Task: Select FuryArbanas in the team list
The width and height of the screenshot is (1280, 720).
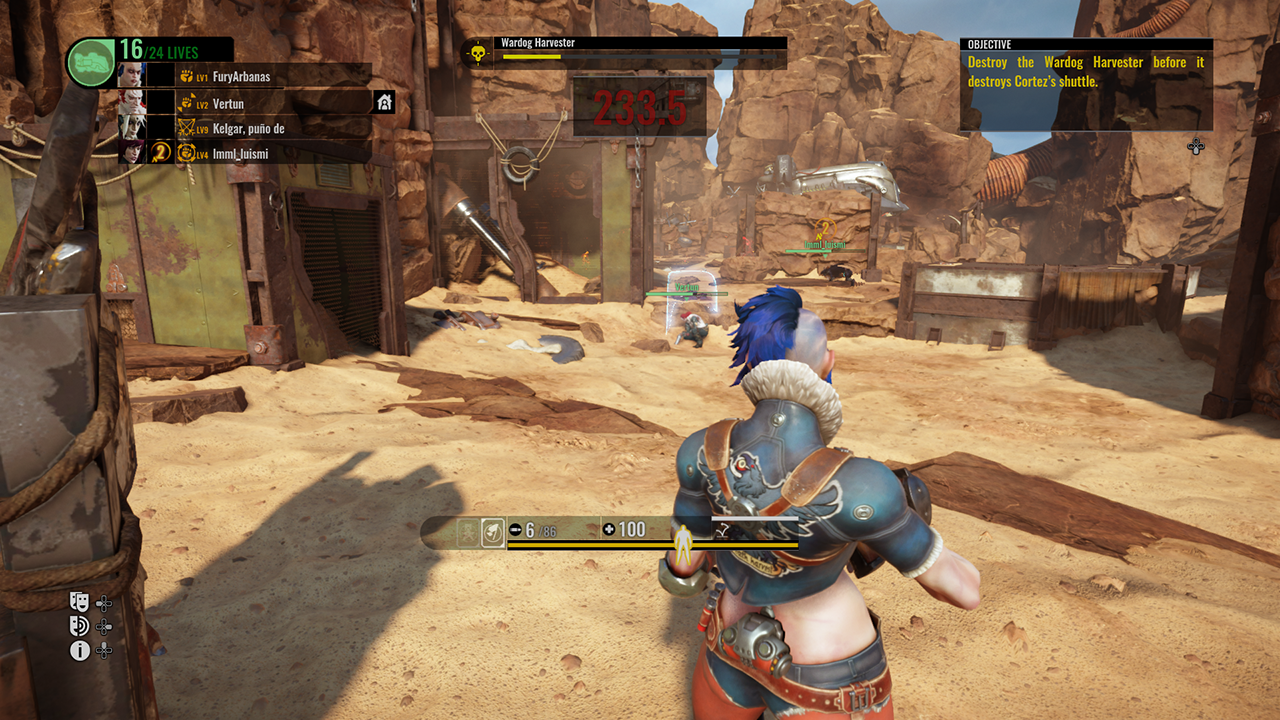Action: [241, 76]
